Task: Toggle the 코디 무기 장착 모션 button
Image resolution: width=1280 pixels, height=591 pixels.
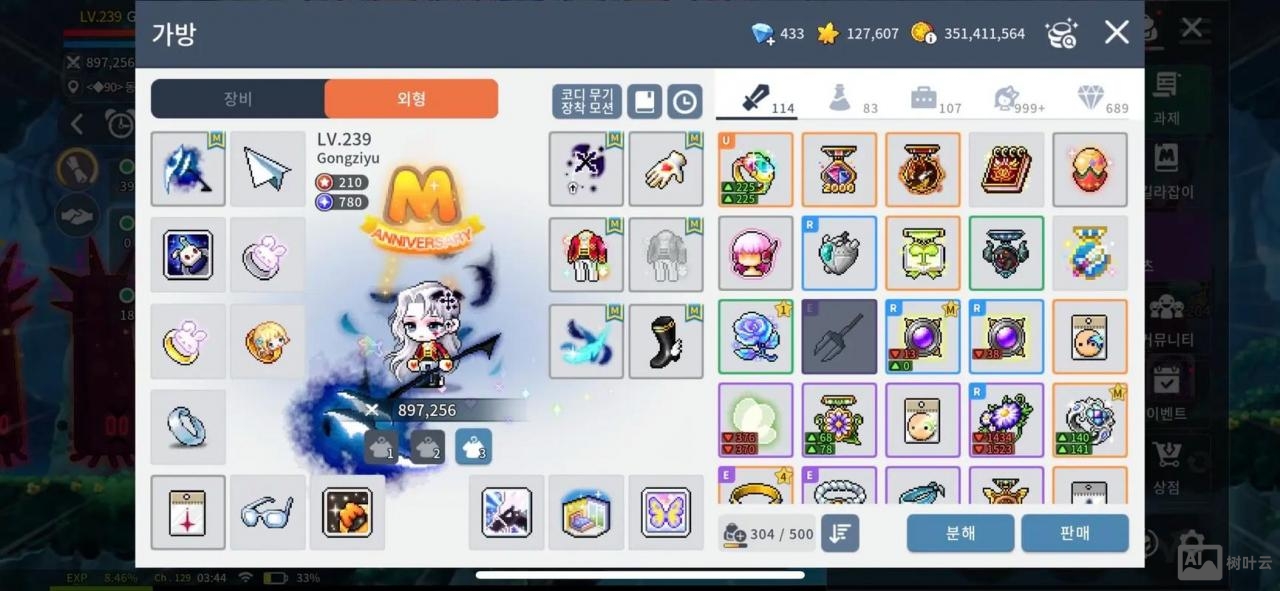Action: [587, 101]
